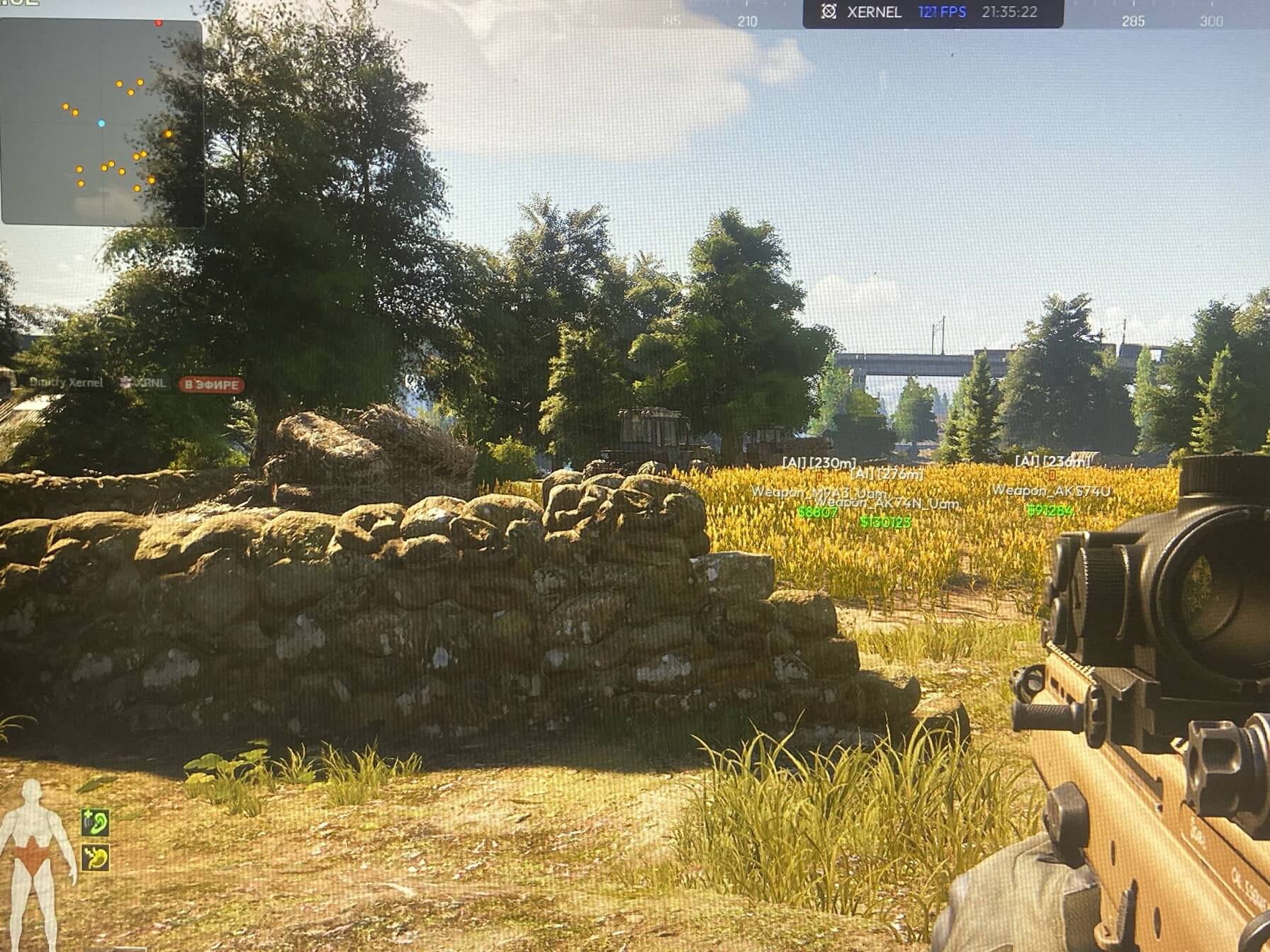
Task: Select the green ear hearing status icon
Action: pos(95,822)
